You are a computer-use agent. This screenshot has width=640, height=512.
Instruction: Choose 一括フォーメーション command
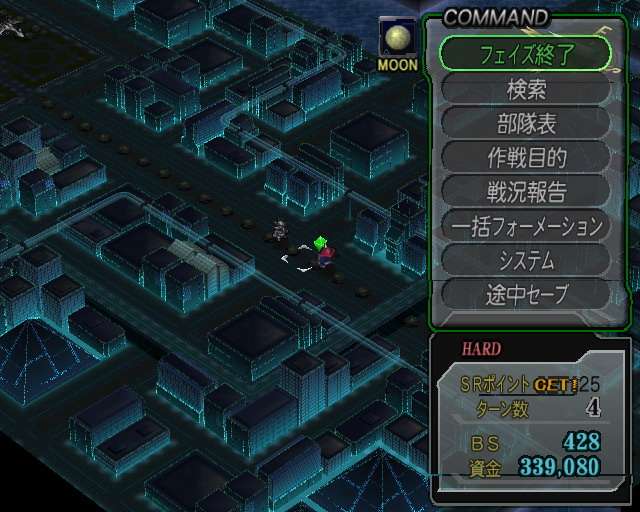point(525,226)
